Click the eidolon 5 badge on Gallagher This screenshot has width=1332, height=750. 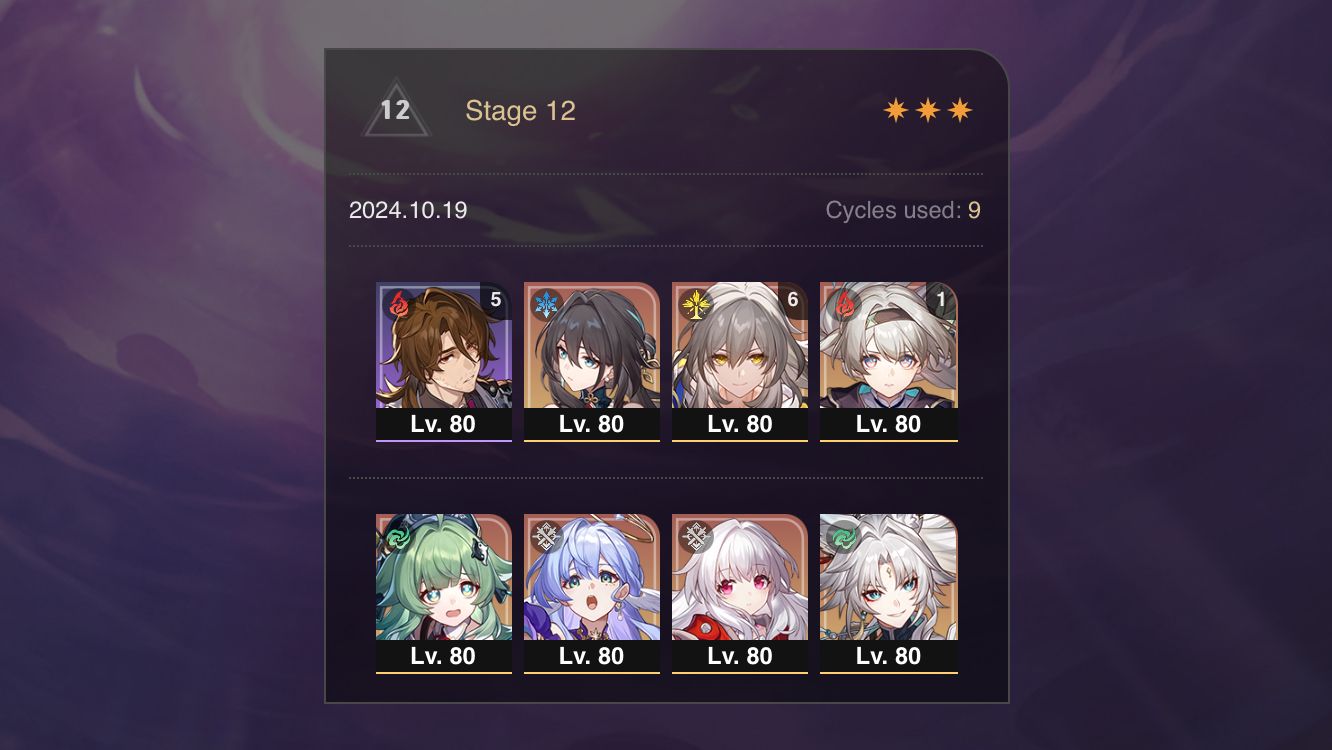[496, 299]
